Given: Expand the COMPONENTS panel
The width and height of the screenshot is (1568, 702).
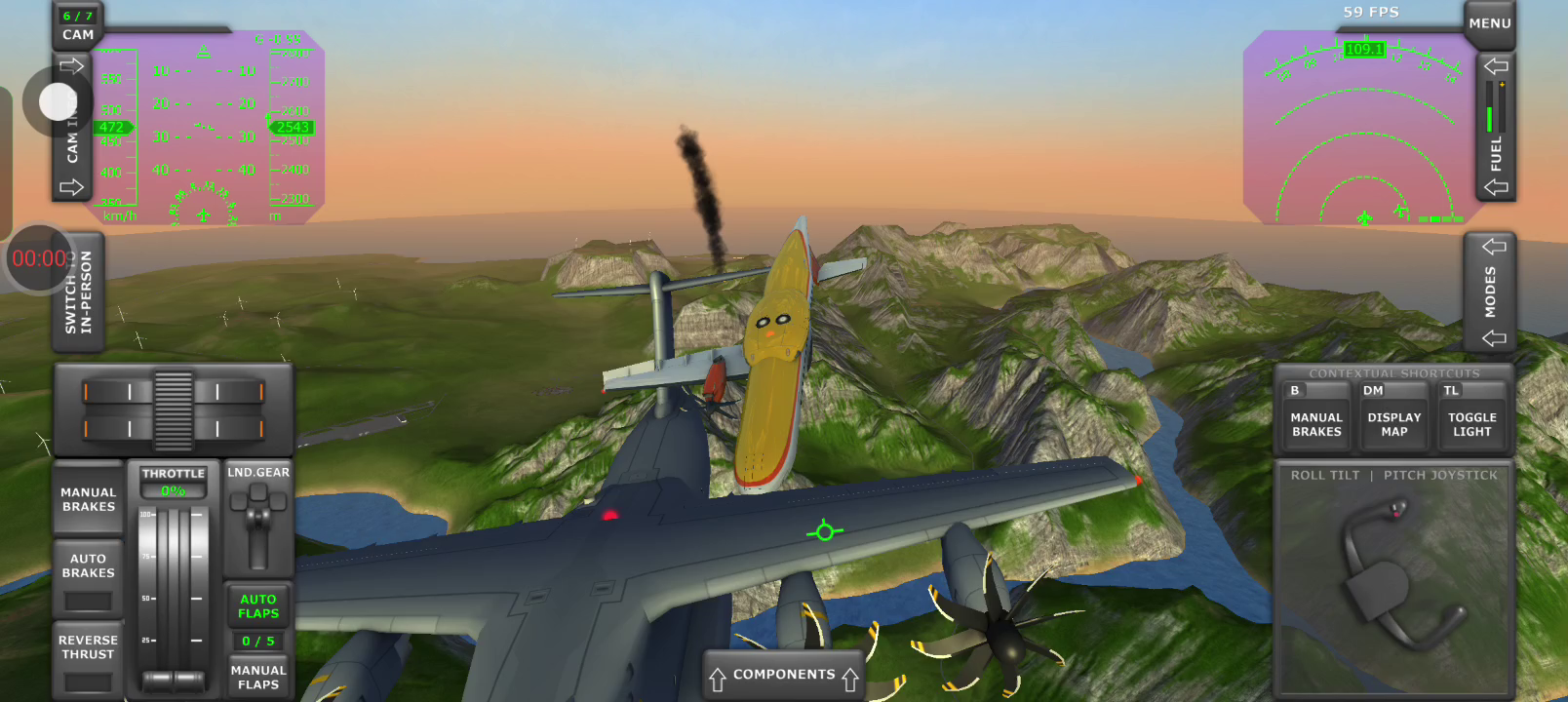Looking at the screenshot, I should pyautogui.click(x=784, y=675).
